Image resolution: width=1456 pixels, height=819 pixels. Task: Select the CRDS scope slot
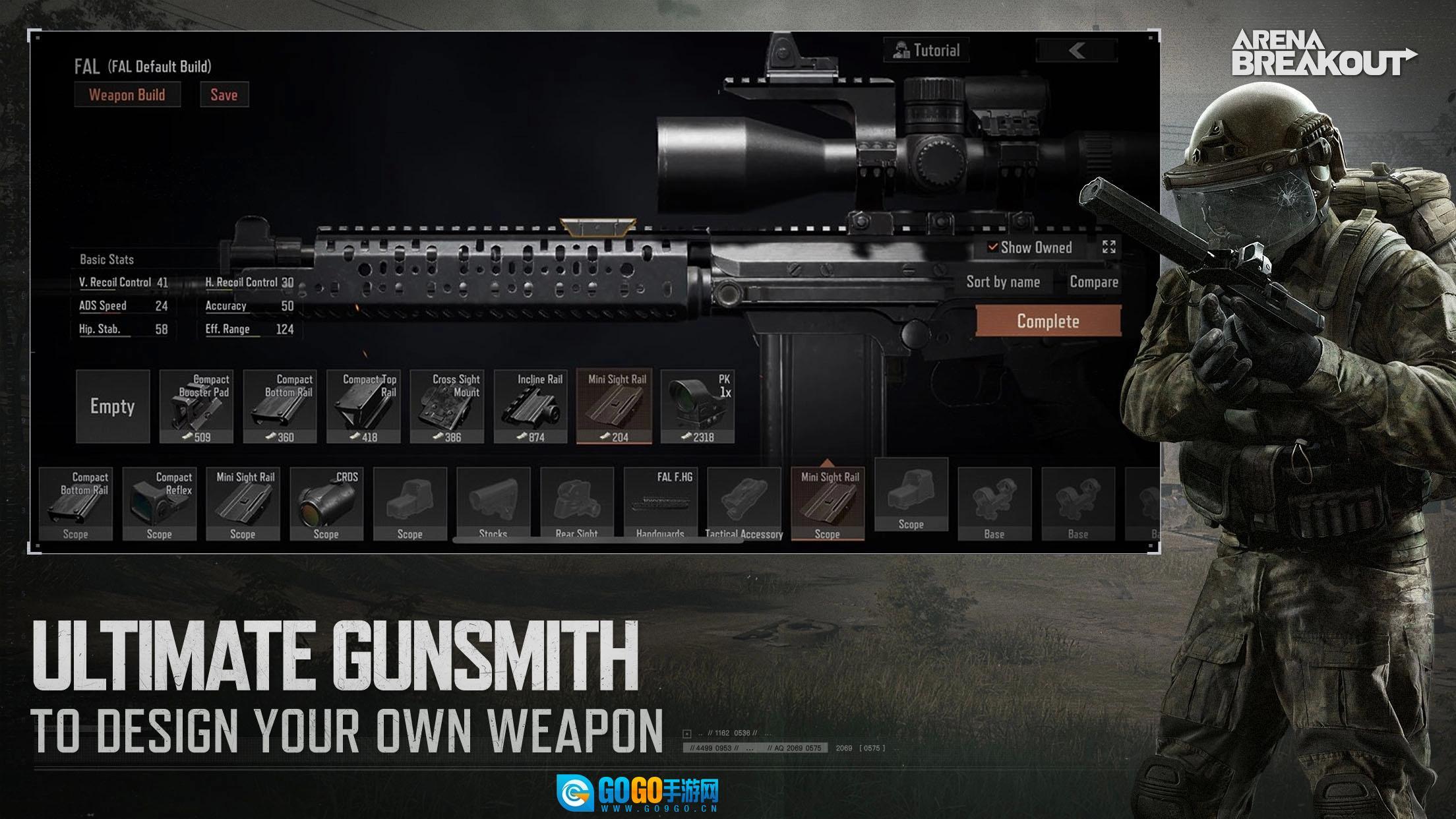click(x=326, y=504)
